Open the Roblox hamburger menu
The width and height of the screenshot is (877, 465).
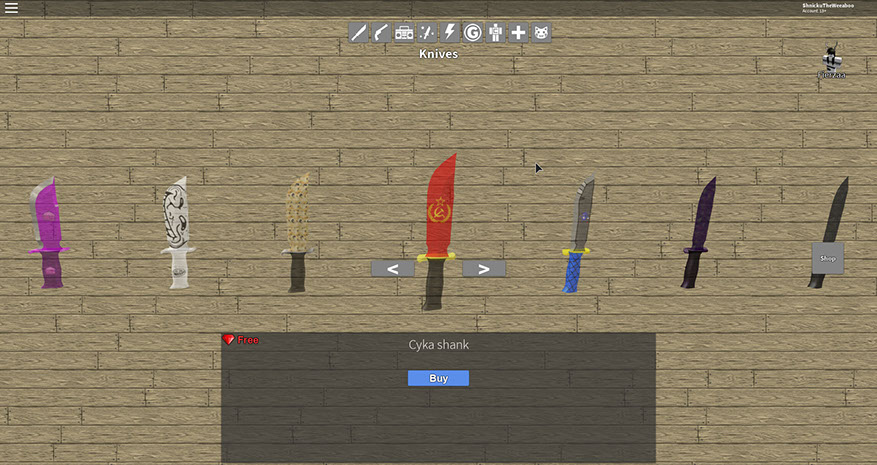[x=12, y=8]
